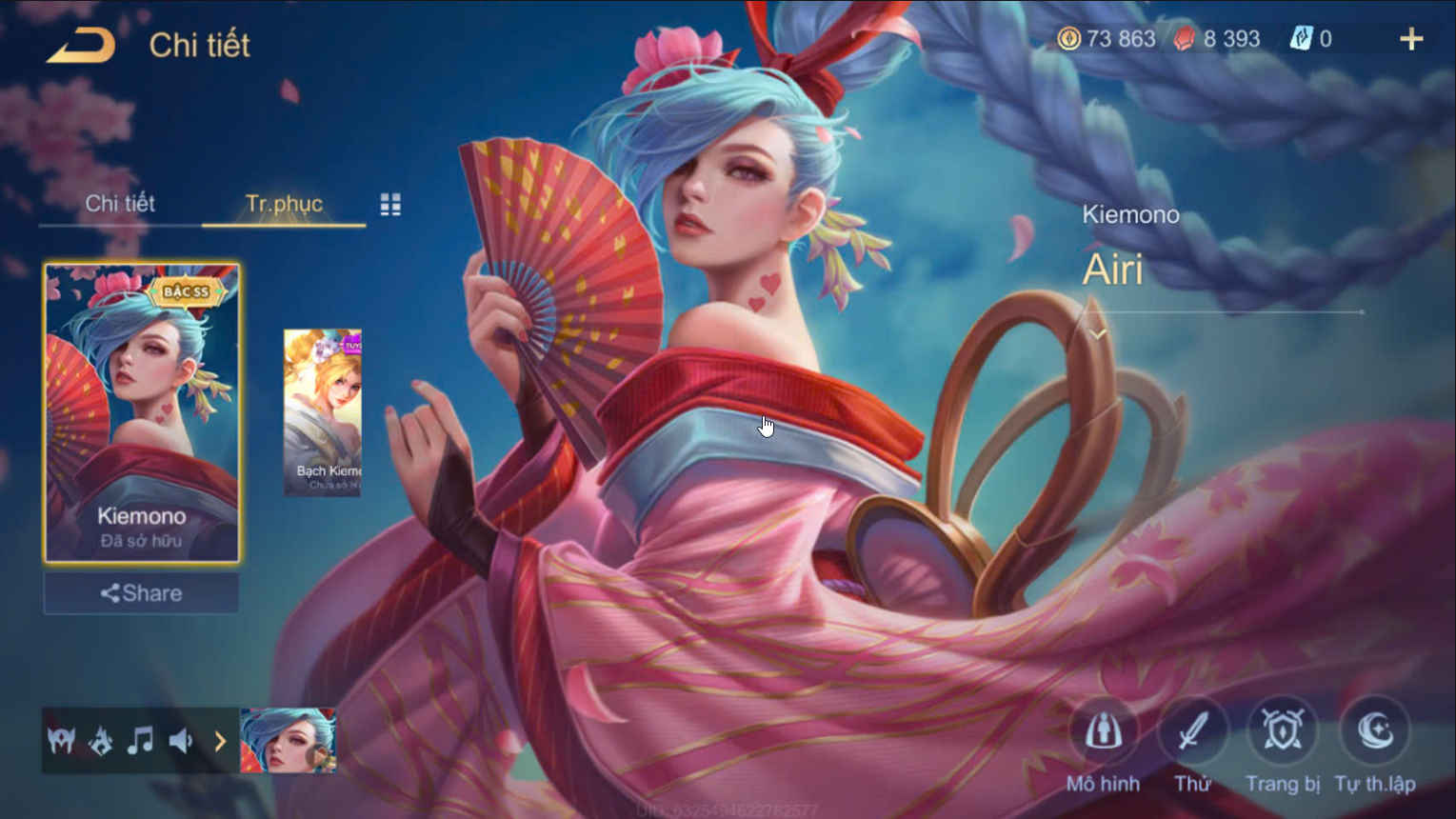Open the Mô hình model viewer
1456x819 pixels.
coord(1104,733)
